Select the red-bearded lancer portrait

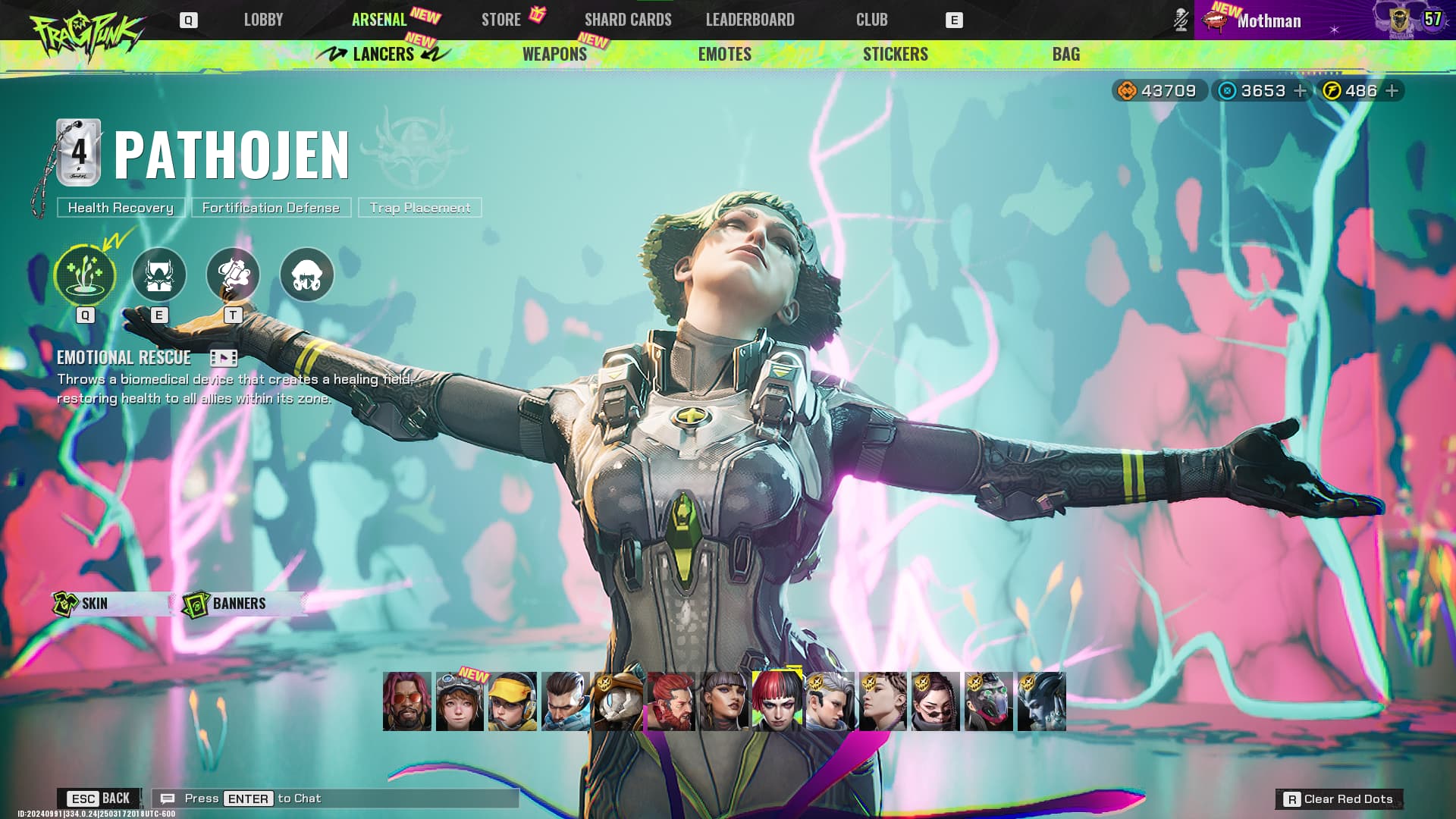click(671, 701)
